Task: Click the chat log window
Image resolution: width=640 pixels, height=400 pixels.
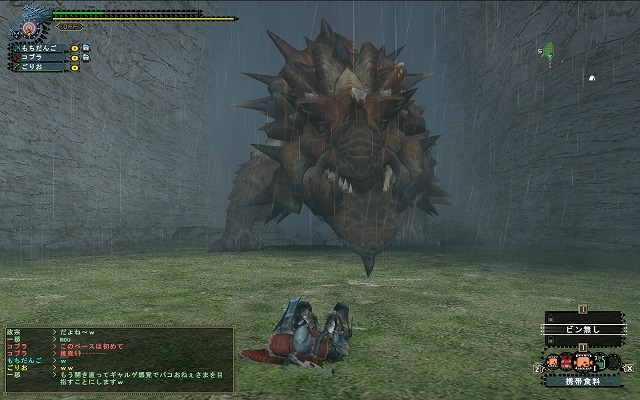Action: [x=118, y=355]
